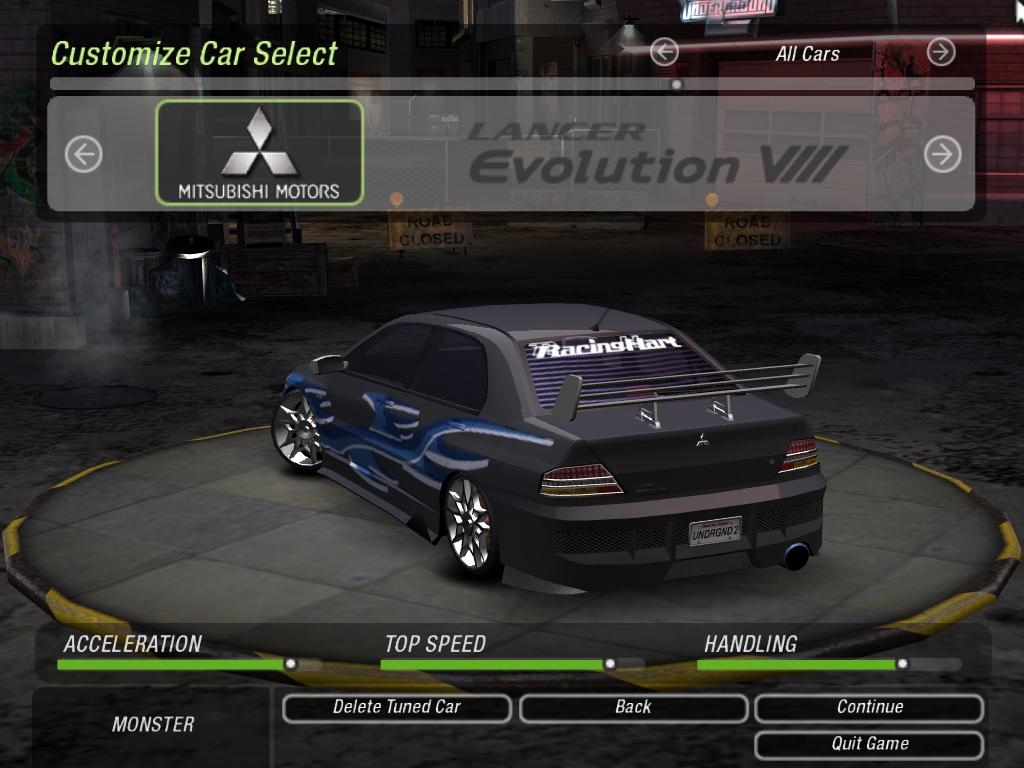Quit the game
This screenshot has height=768, width=1024.
(x=869, y=744)
